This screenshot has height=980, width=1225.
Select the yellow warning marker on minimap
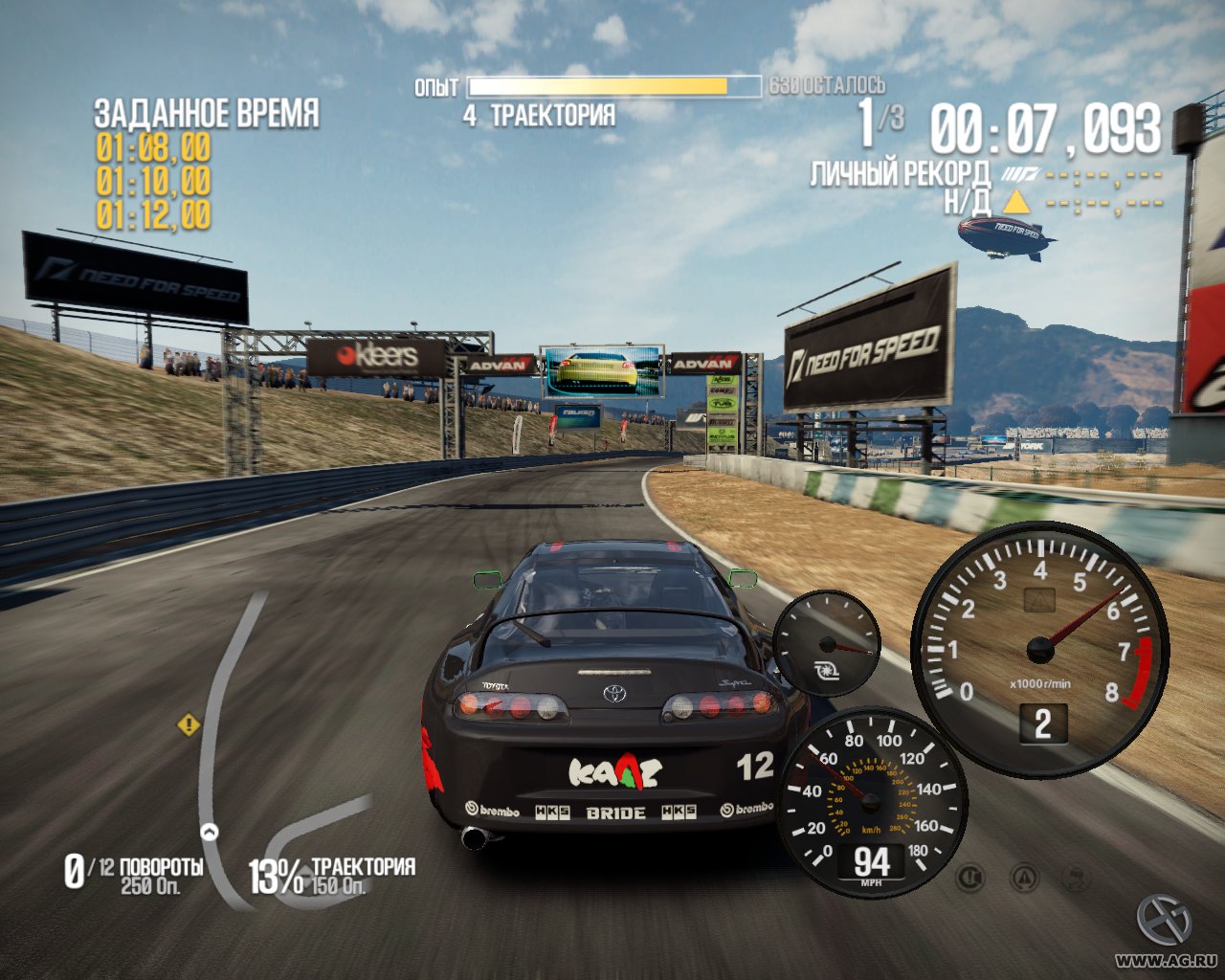189,724
